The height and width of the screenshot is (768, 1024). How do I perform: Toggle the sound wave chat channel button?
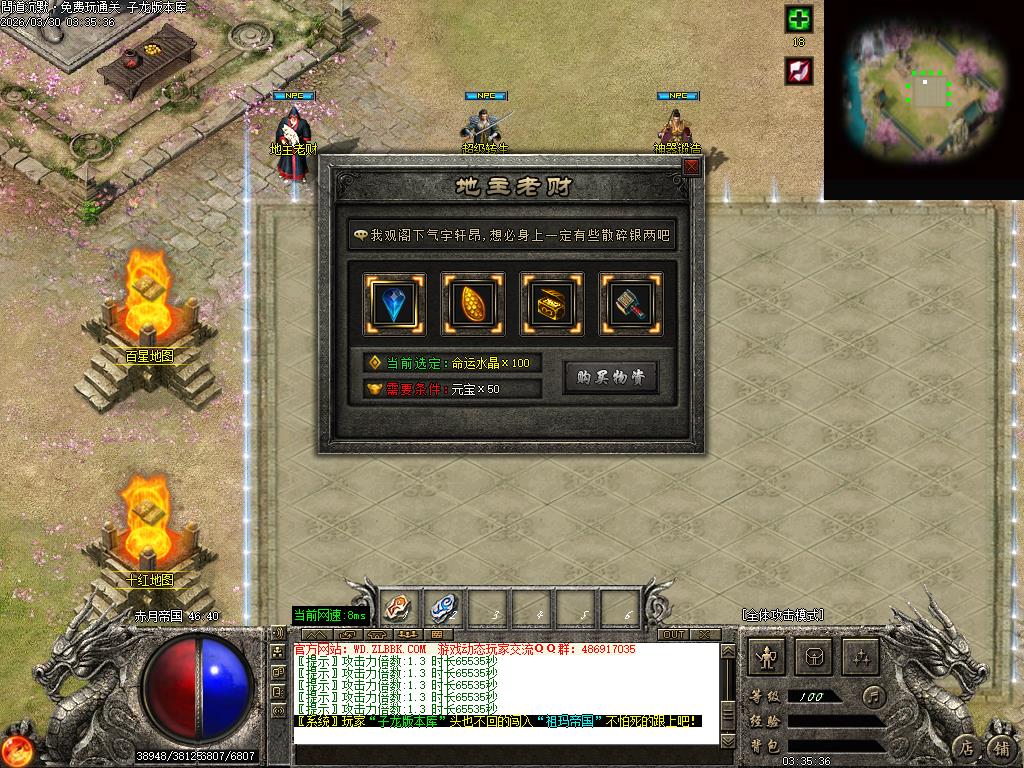click(278, 633)
